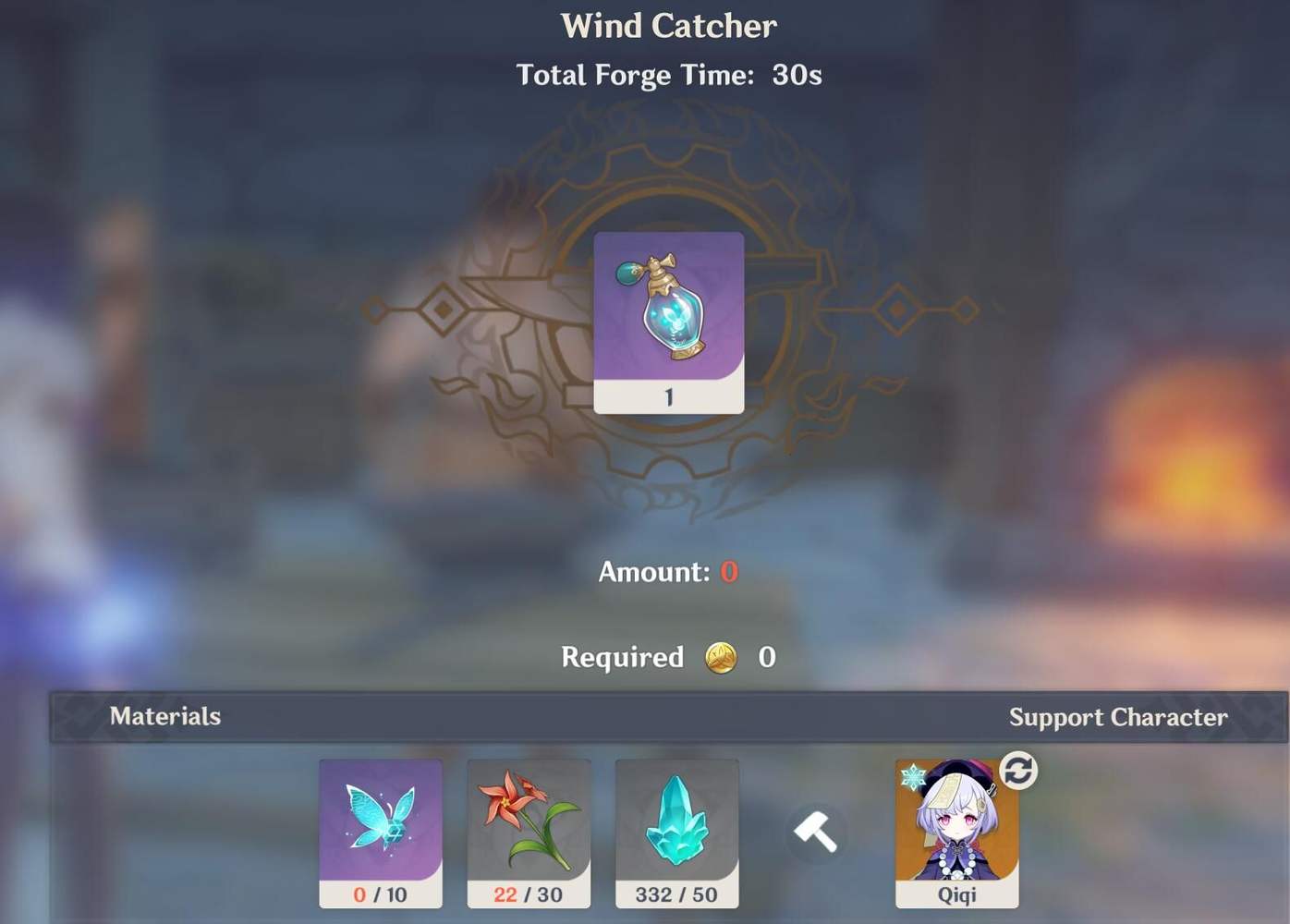Switch to the Support Character section
The height and width of the screenshot is (924, 1290).
point(1119,717)
